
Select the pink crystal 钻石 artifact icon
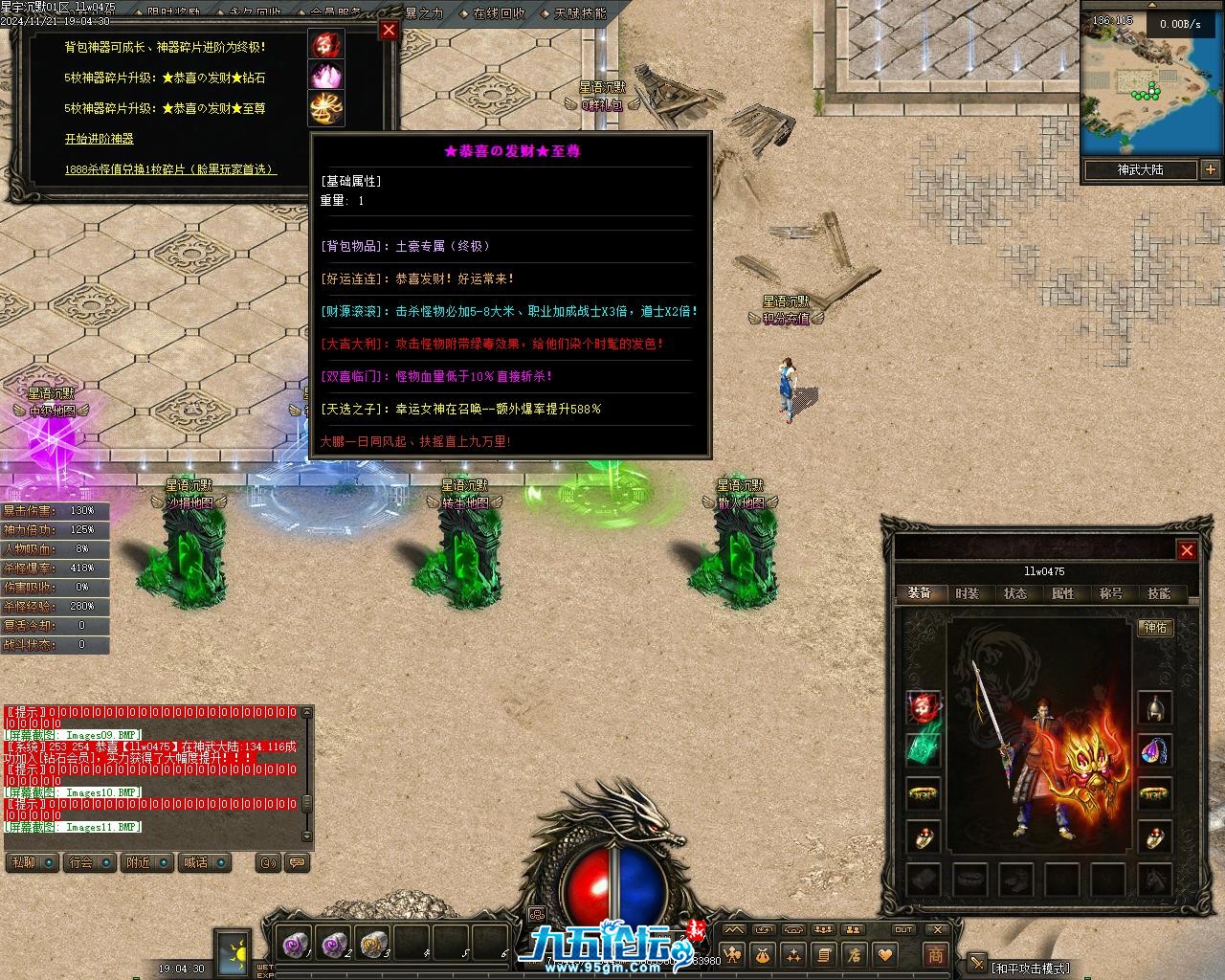(x=325, y=76)
